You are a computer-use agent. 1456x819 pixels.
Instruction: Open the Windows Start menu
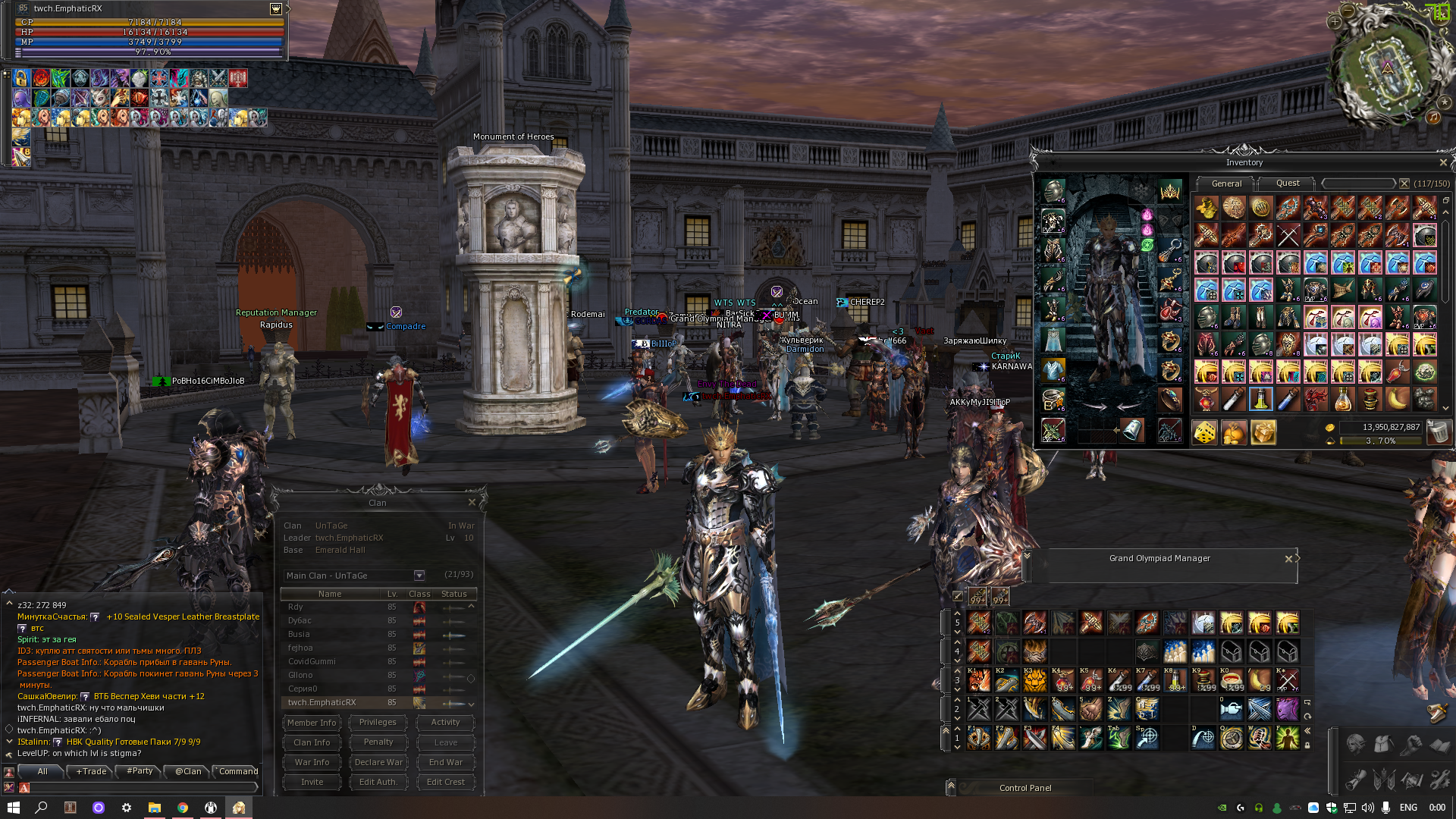(x=13, y=808)
